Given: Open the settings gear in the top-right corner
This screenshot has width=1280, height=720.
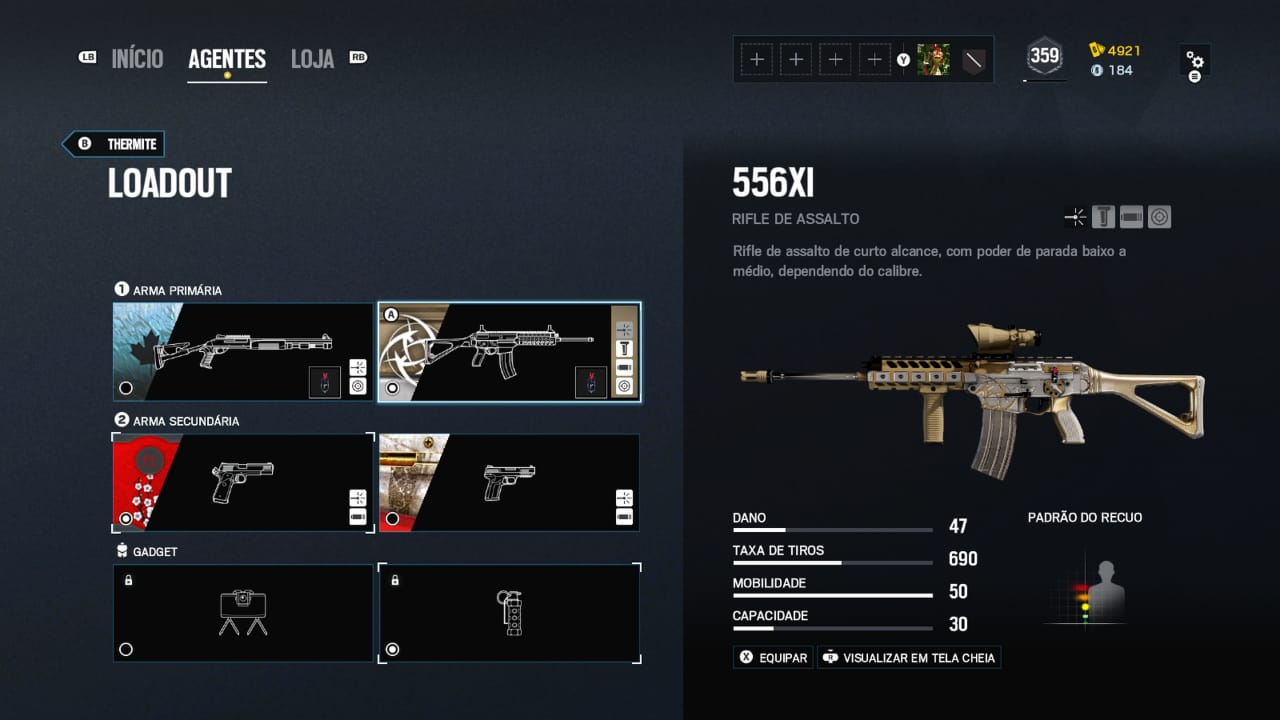Looking at the screenshot, I should pyautogui.click(x=1196, y=58).
